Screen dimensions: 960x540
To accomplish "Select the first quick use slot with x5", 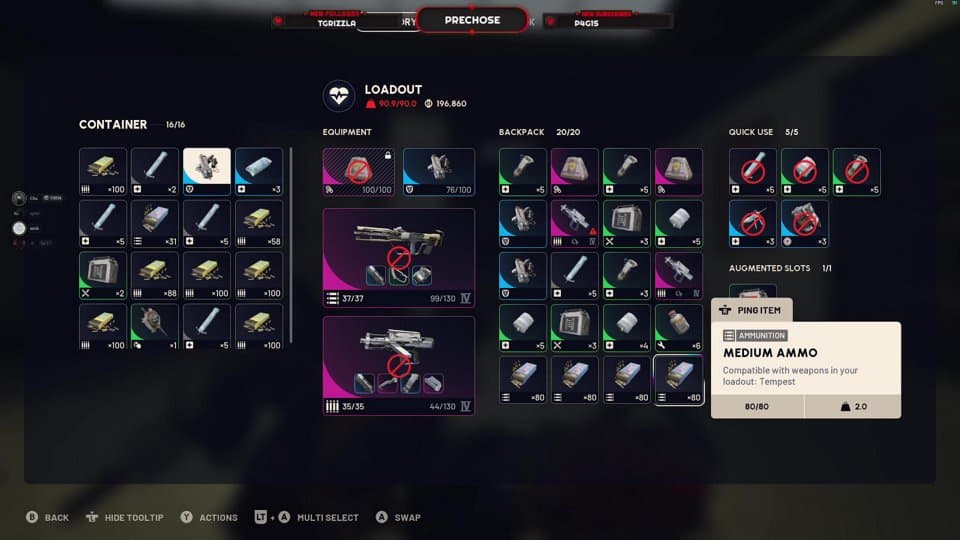I will click(753, 172).
